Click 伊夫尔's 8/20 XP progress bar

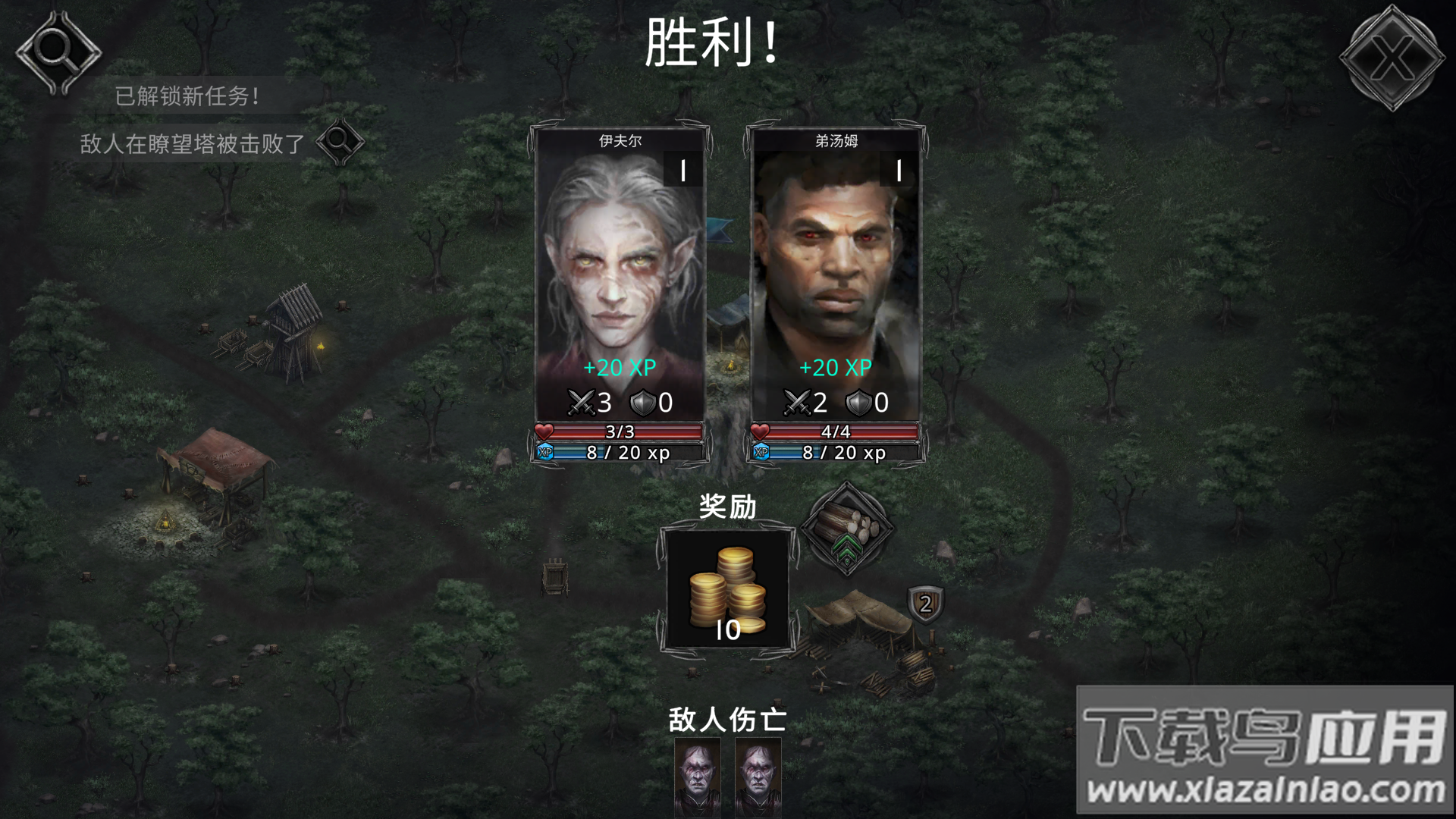click(x=622, y=453)
